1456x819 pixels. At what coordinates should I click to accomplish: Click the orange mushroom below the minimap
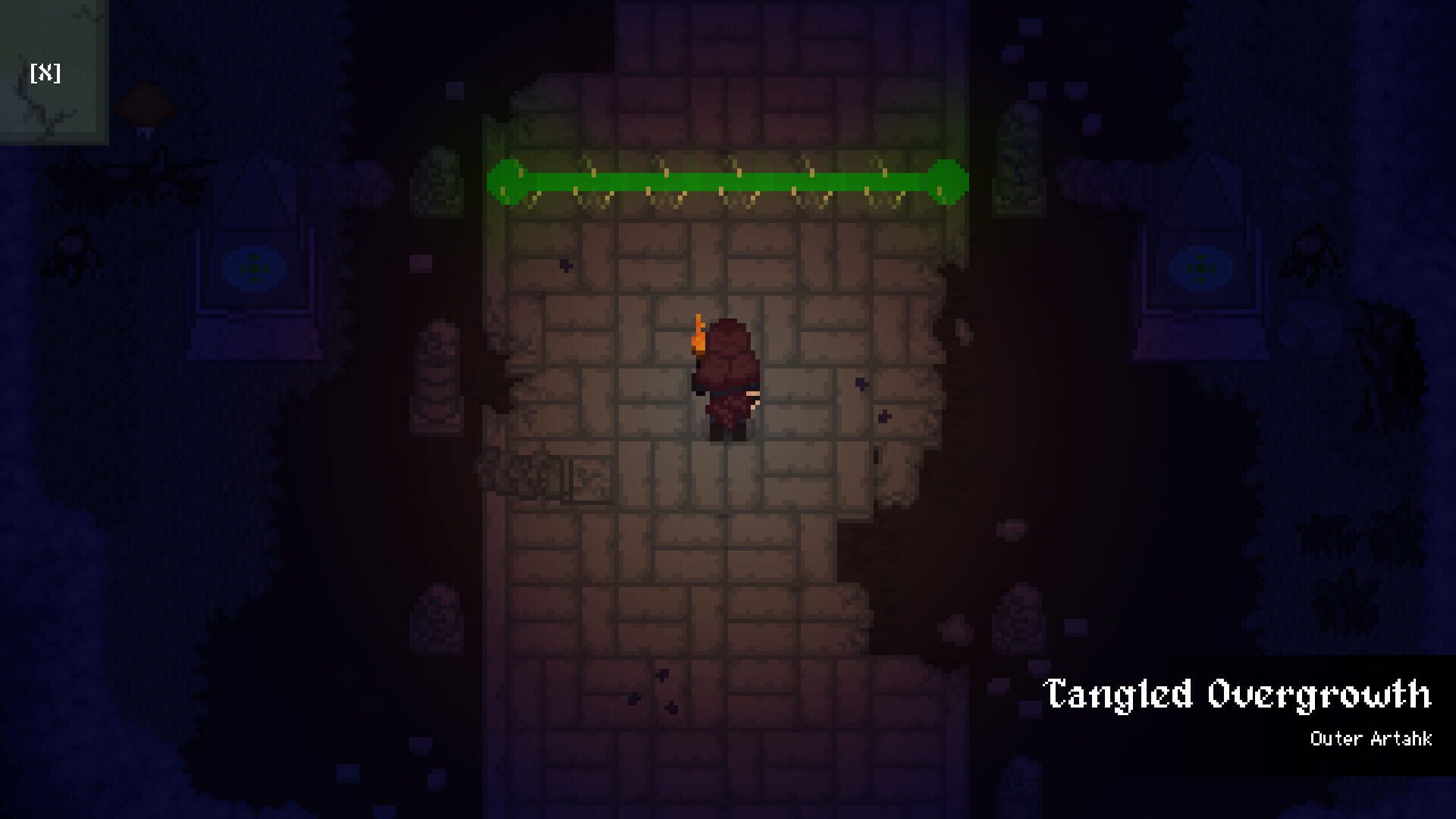(x=144, y=106)
